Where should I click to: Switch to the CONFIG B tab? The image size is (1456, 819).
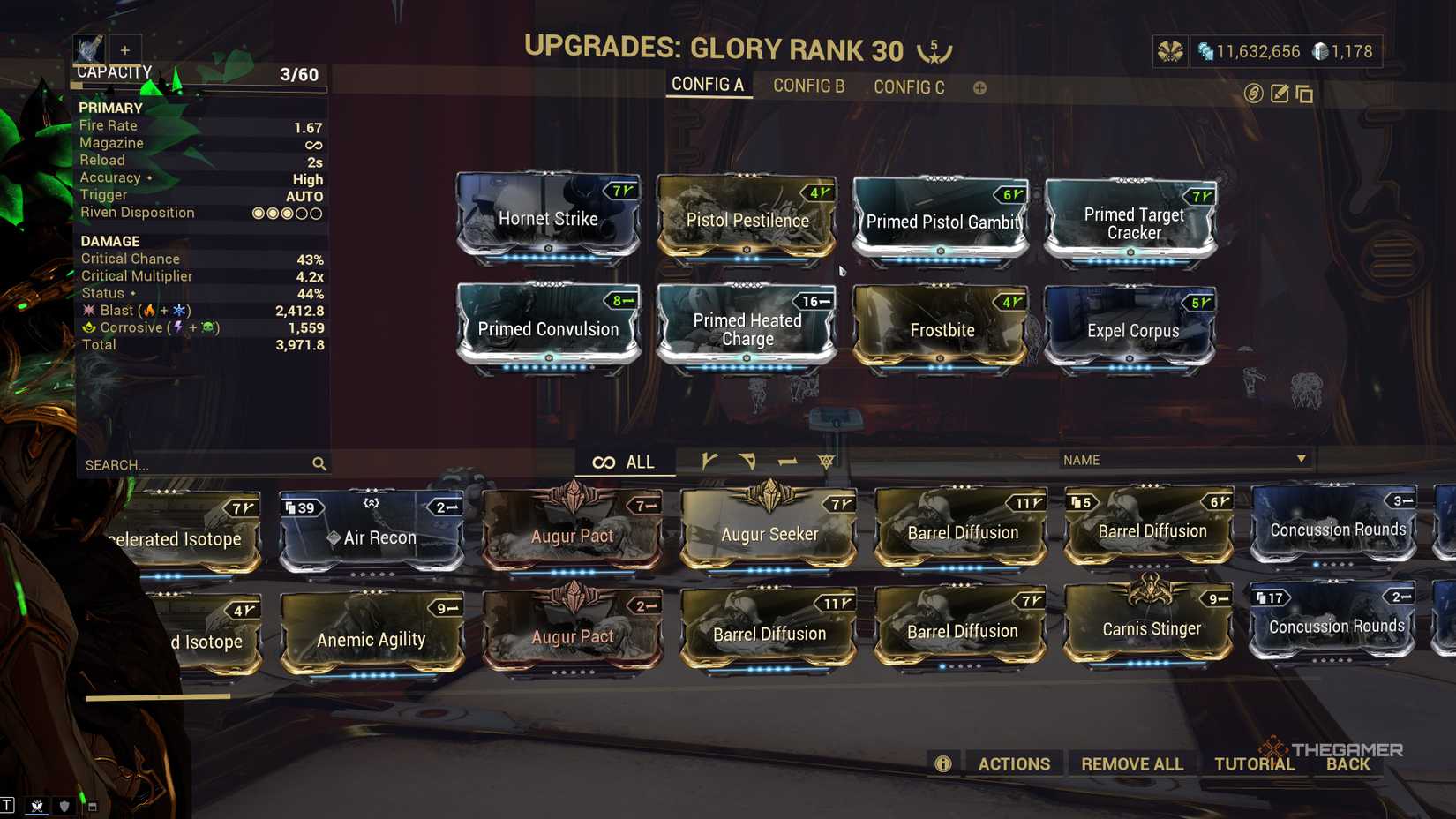[x=807, y=86]
